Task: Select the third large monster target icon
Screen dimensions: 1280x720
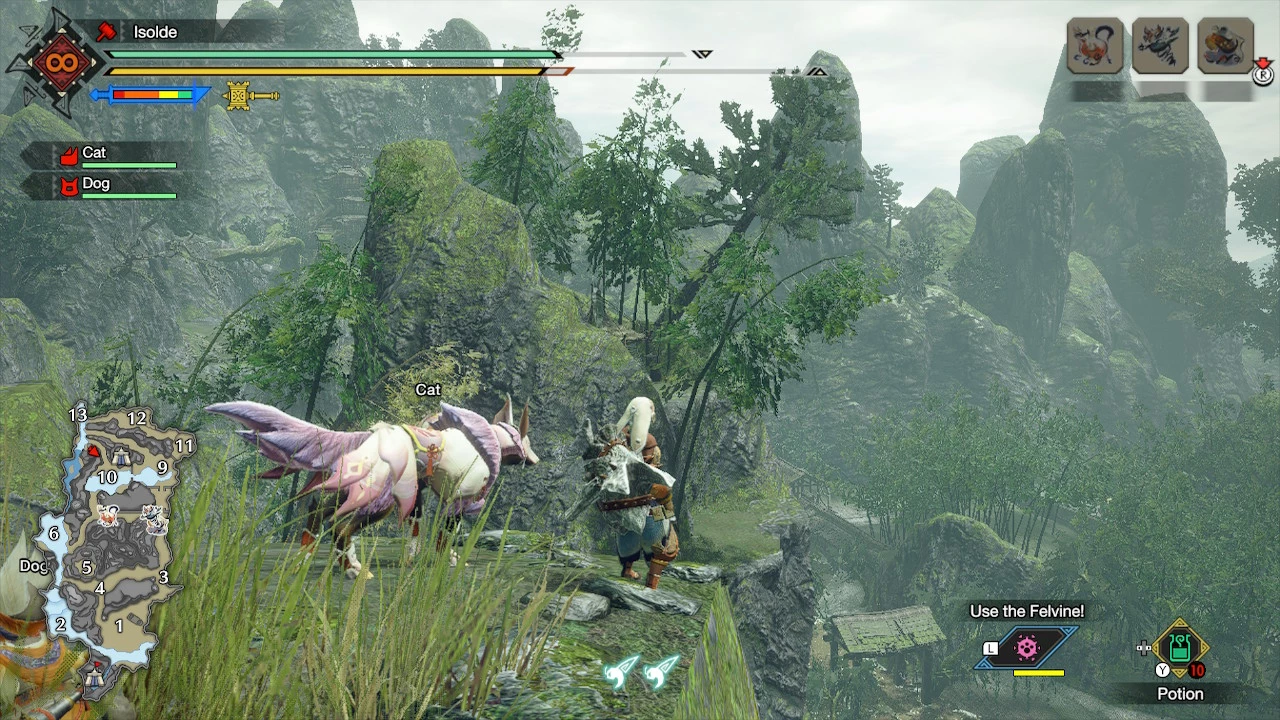Action: (1225, 46)
